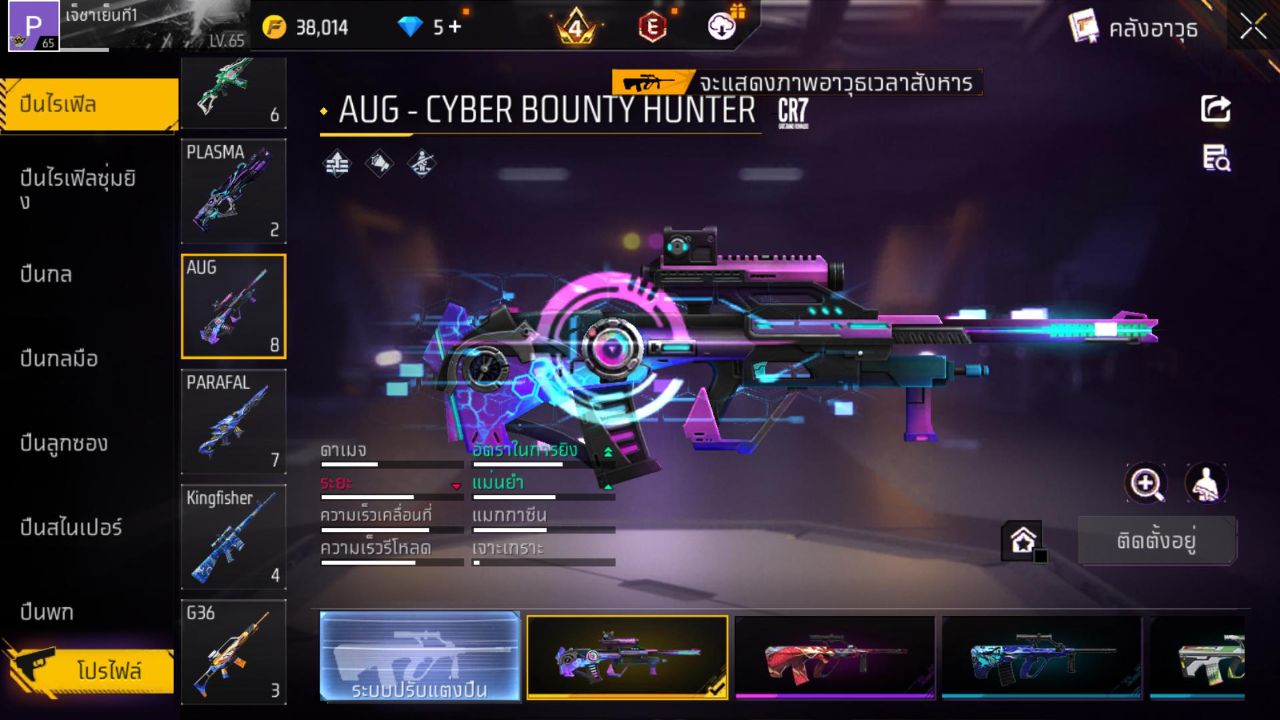Zoom in on the AUG preview
The width and height of the screenshot is (1280, 720).
tap(1146, 484)
